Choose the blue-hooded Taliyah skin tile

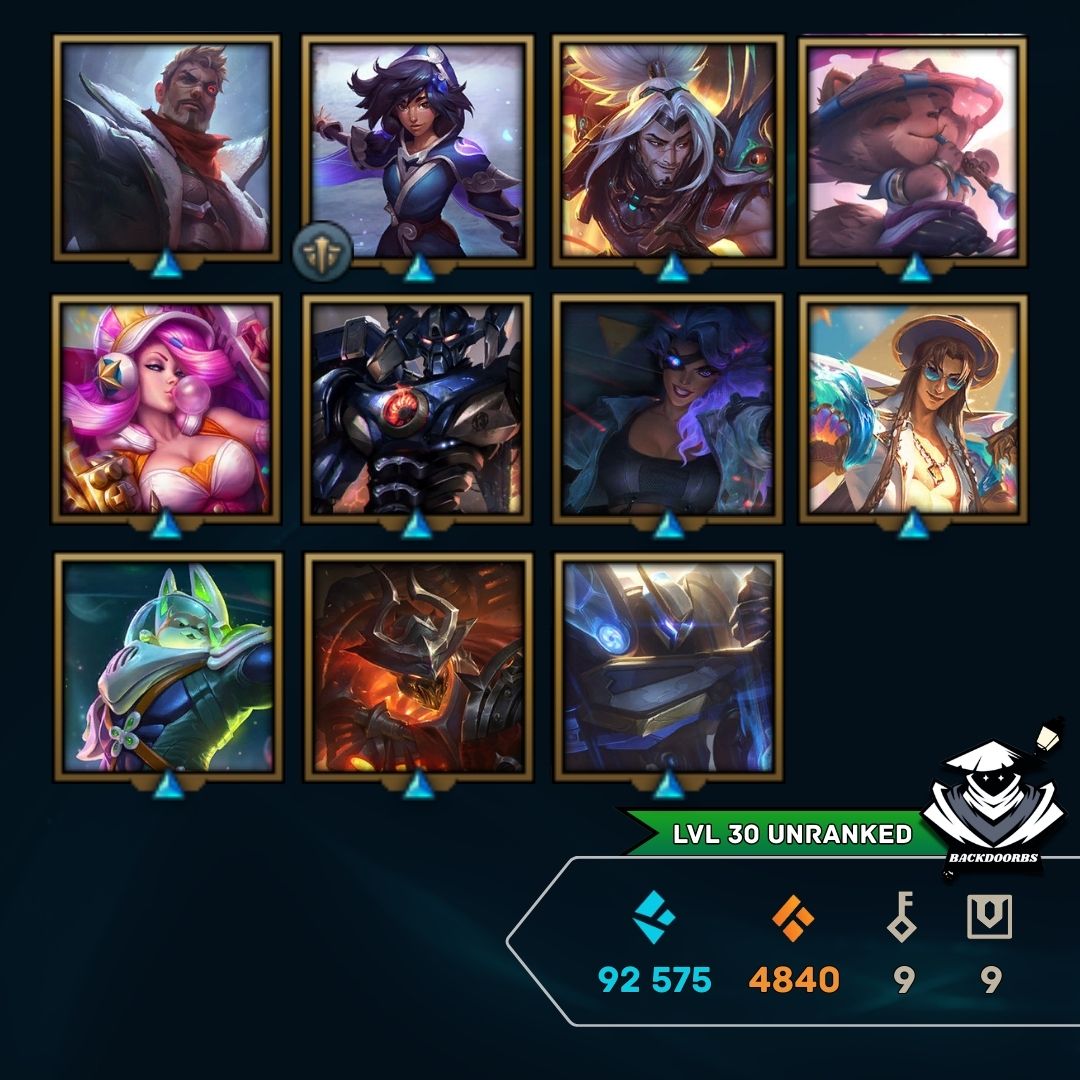pyautogui.click(x=417, y=148)
